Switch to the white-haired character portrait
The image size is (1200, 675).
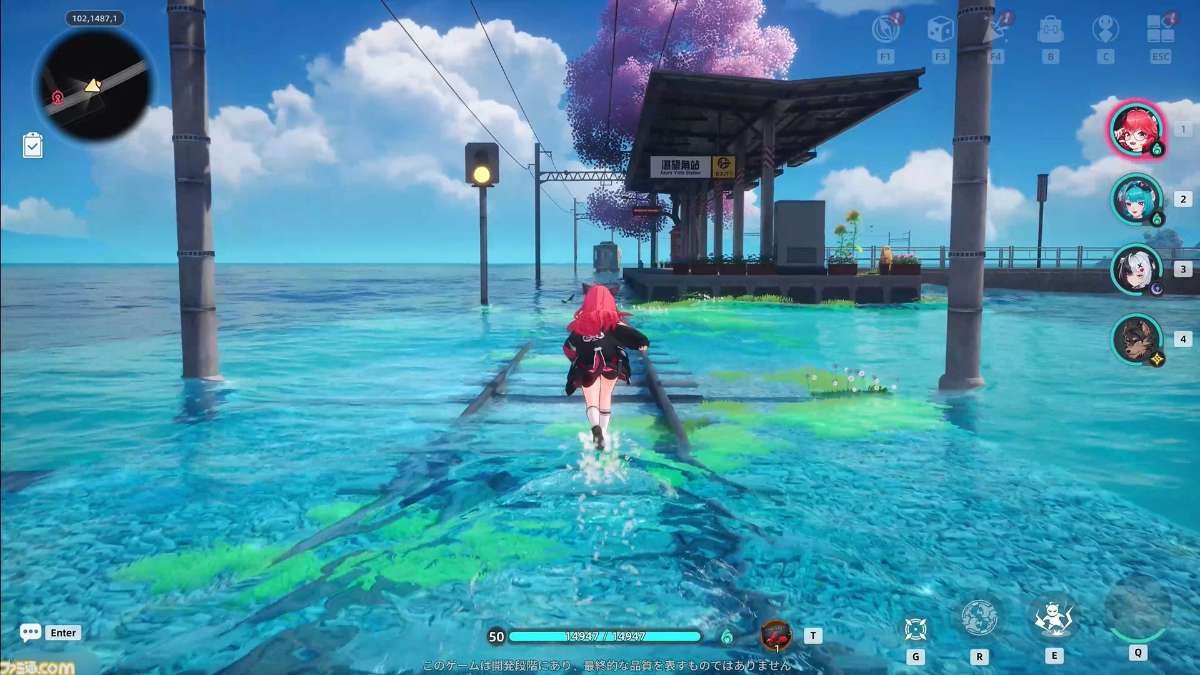pyautogui.click(x=1136, y=268)
